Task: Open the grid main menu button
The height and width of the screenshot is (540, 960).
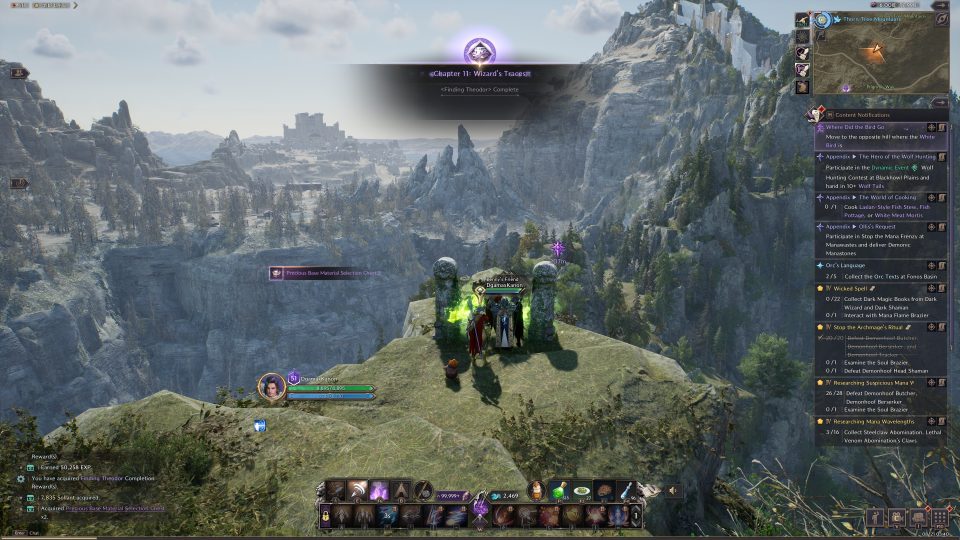Action: 939,517
